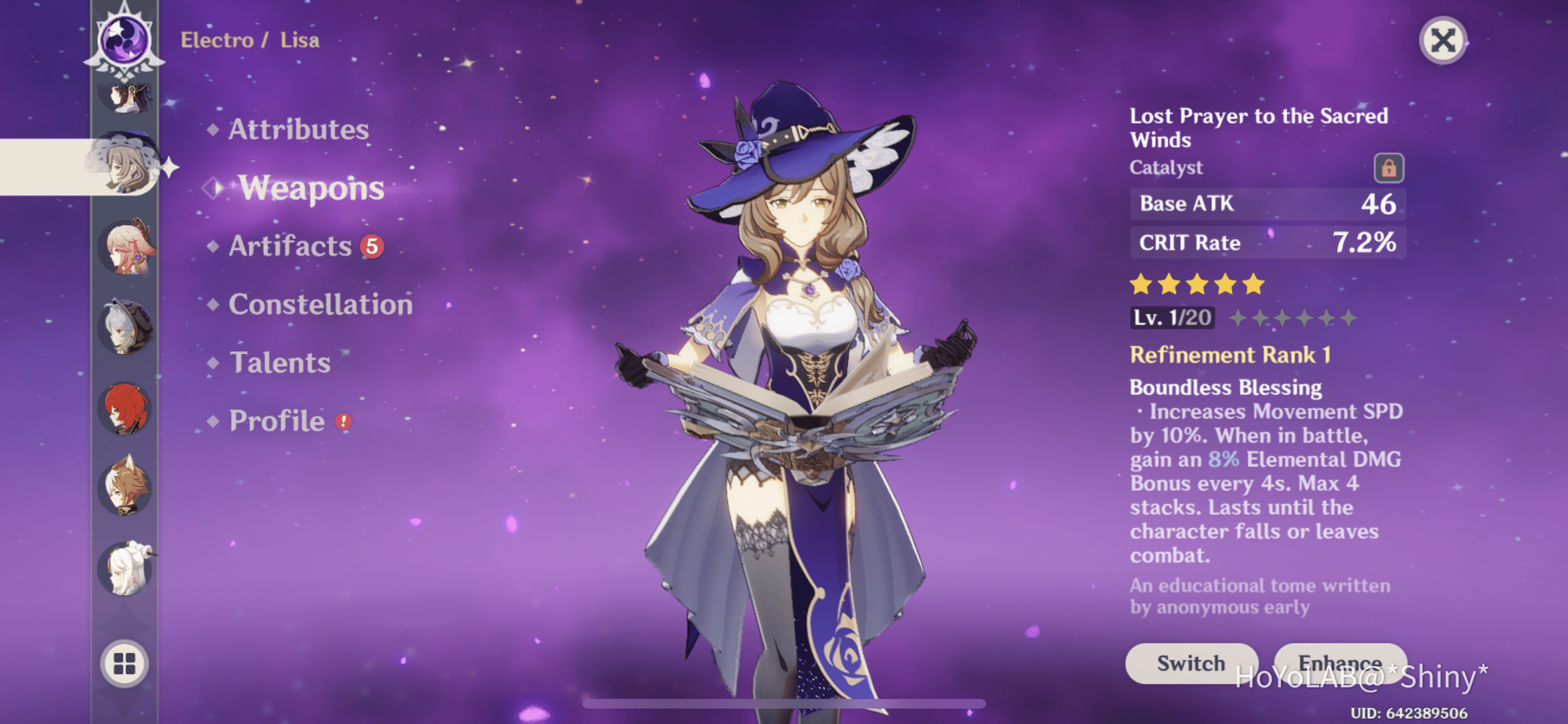Select the white-haired Ningguang portrait
This screenshot has width=1568, height=724.
coord(126,568)
